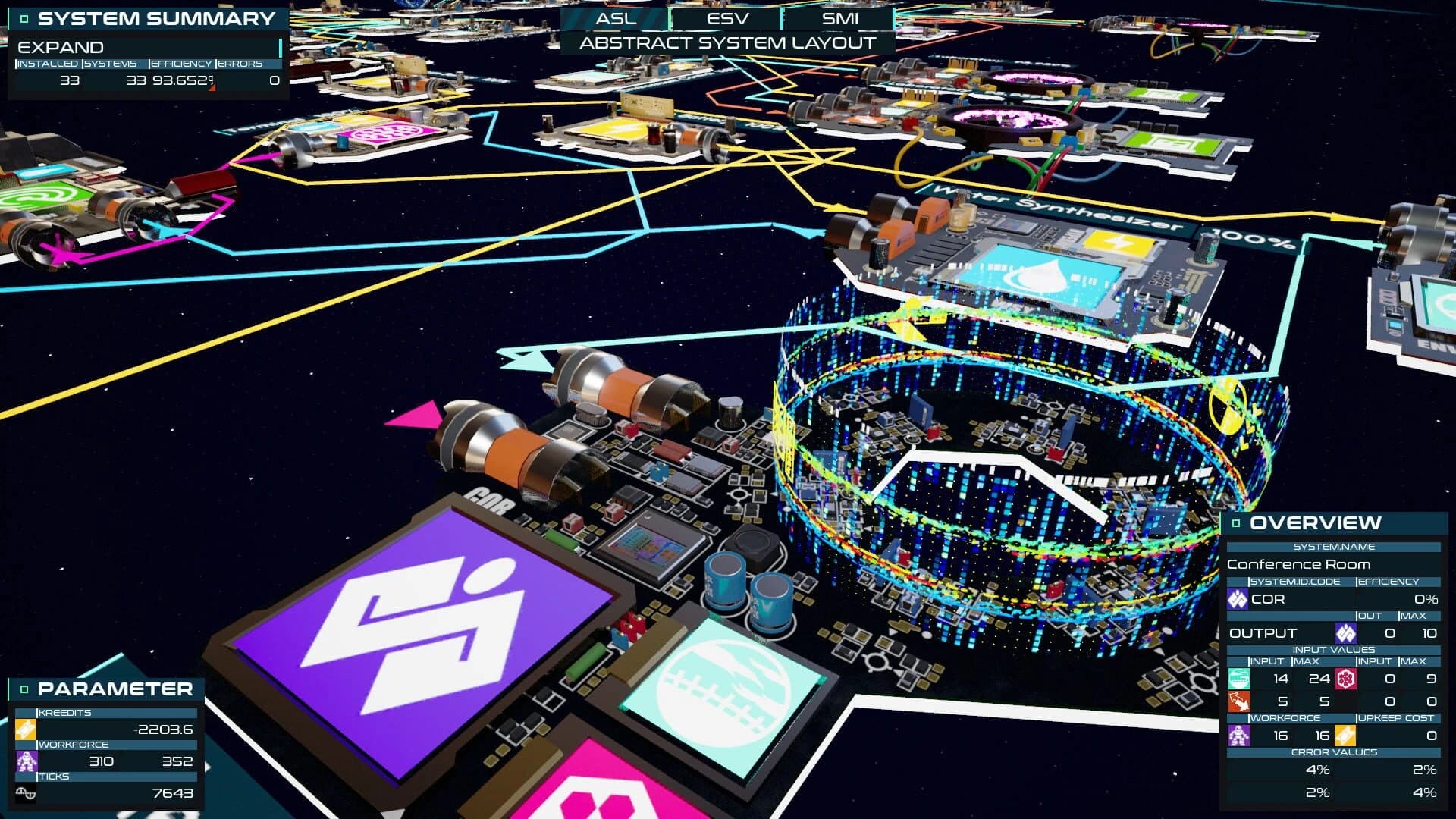Collapse the Error Values section in Overview

click(1332, 752)
